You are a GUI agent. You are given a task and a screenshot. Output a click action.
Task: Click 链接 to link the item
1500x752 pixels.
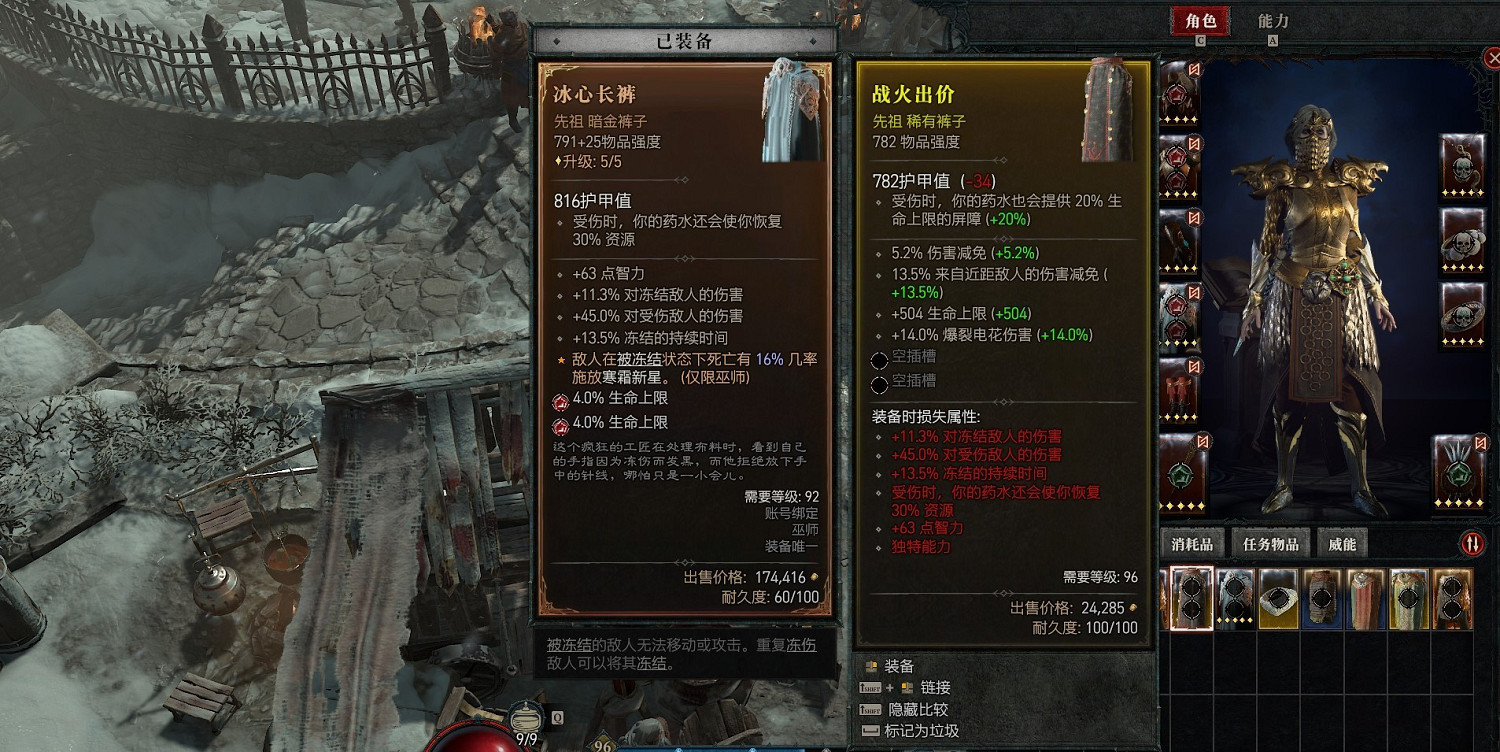point(936,688)
